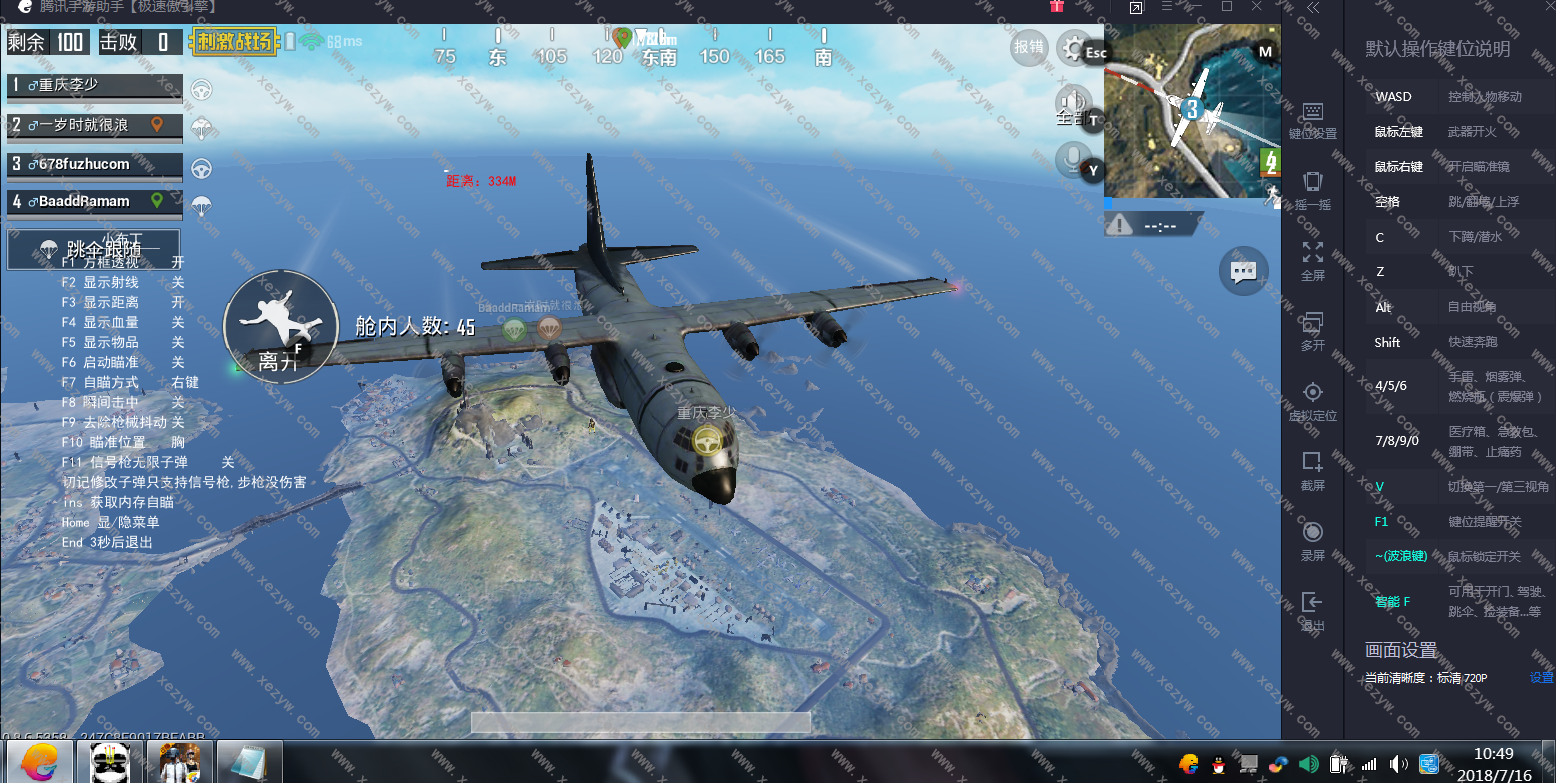The height and width of the screenshot is (783, 1556).
Task: Toggle the 全部 speaker voice icon
Action: coord(1073,103)
